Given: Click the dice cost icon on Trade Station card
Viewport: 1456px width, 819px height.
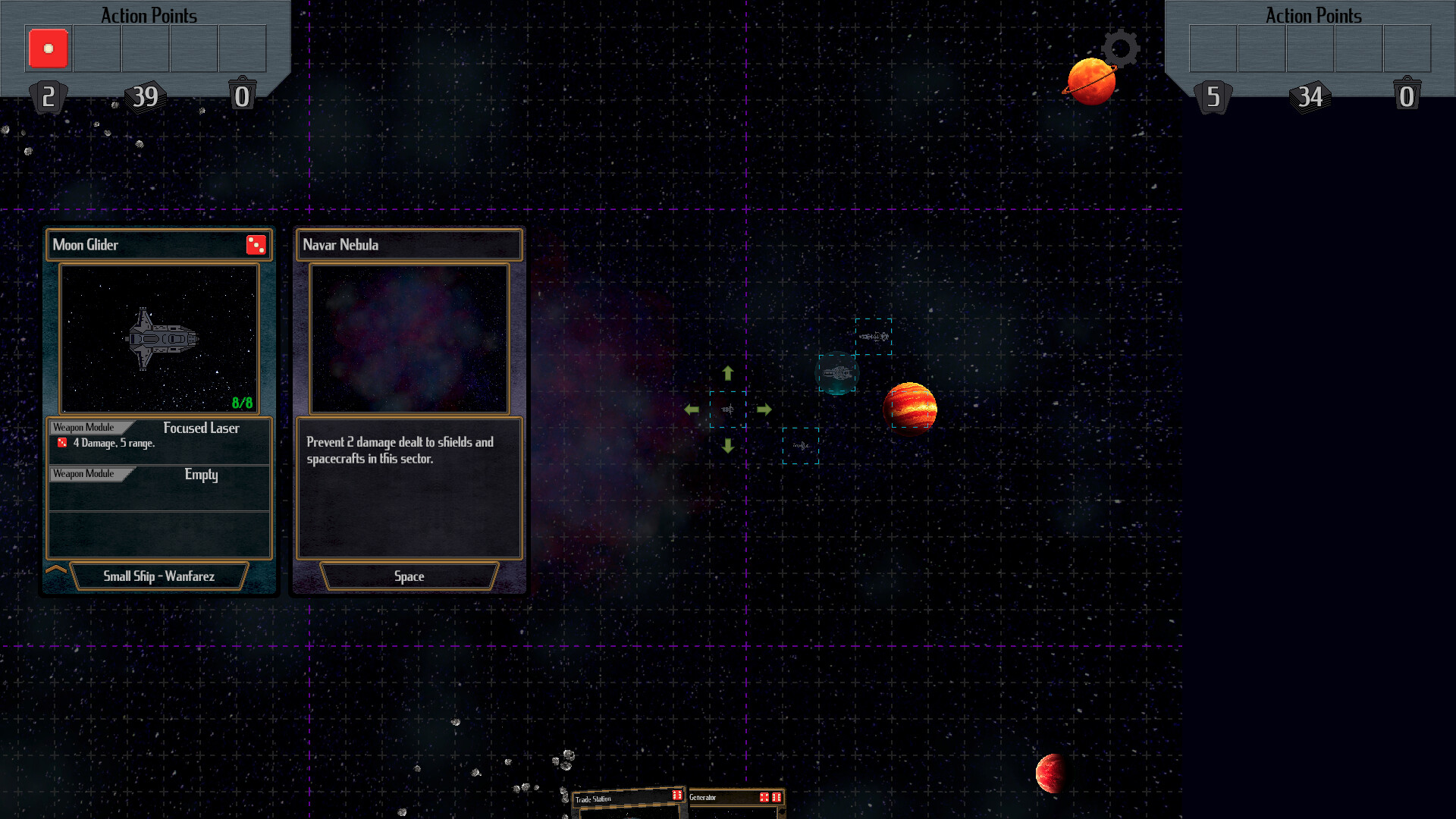Looking at the screenshot, I should (677, 795).
